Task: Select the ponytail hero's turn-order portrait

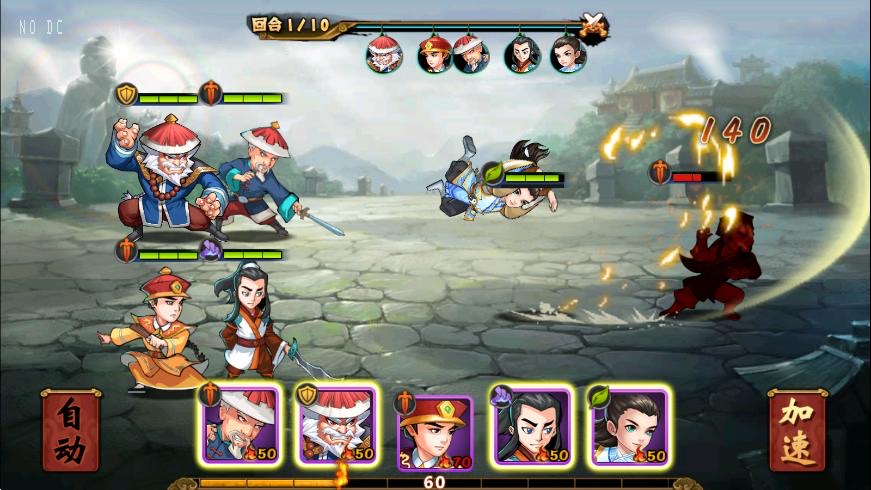Action: (x=568, y=54)
